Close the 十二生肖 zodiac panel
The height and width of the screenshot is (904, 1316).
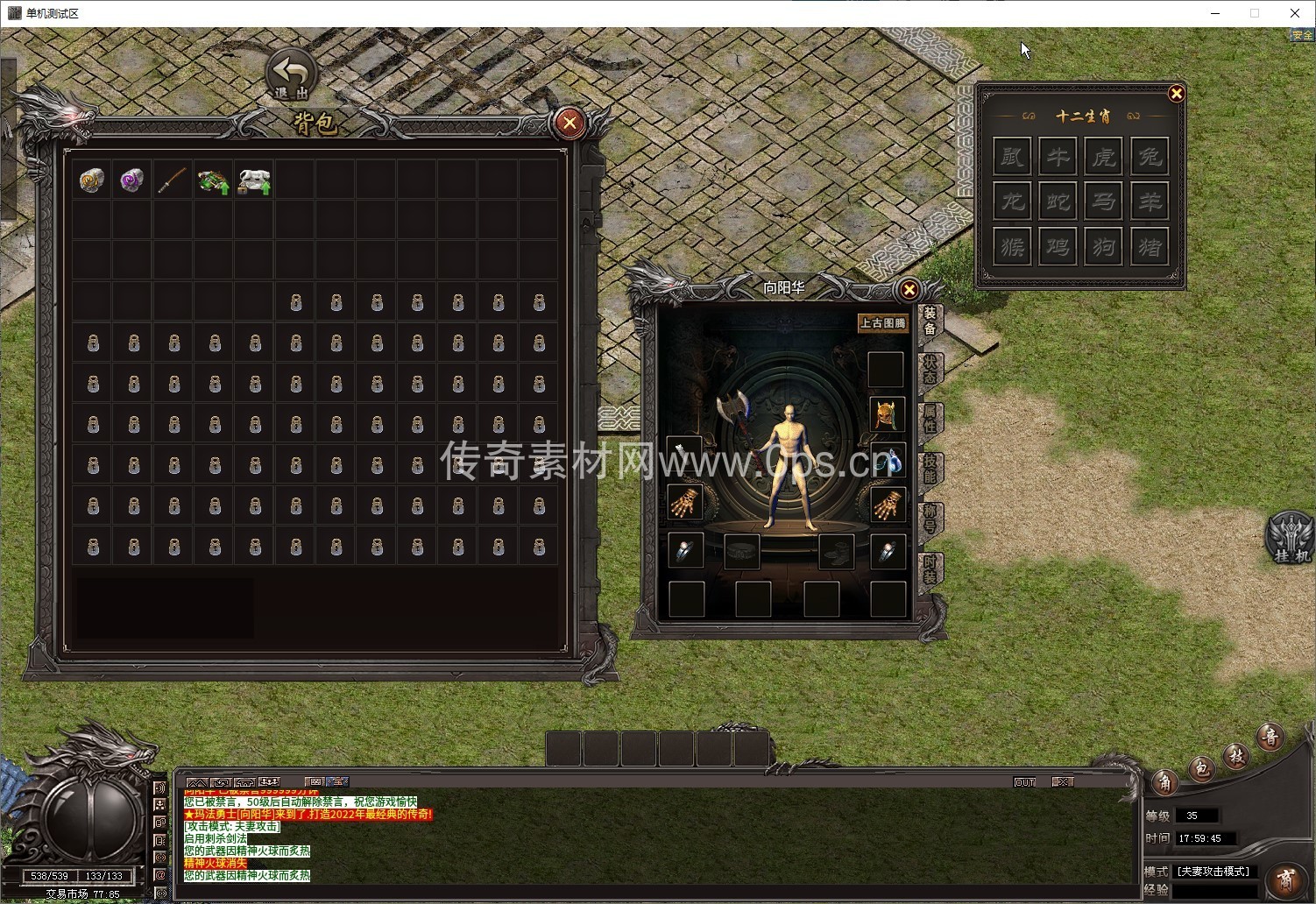1176,94
